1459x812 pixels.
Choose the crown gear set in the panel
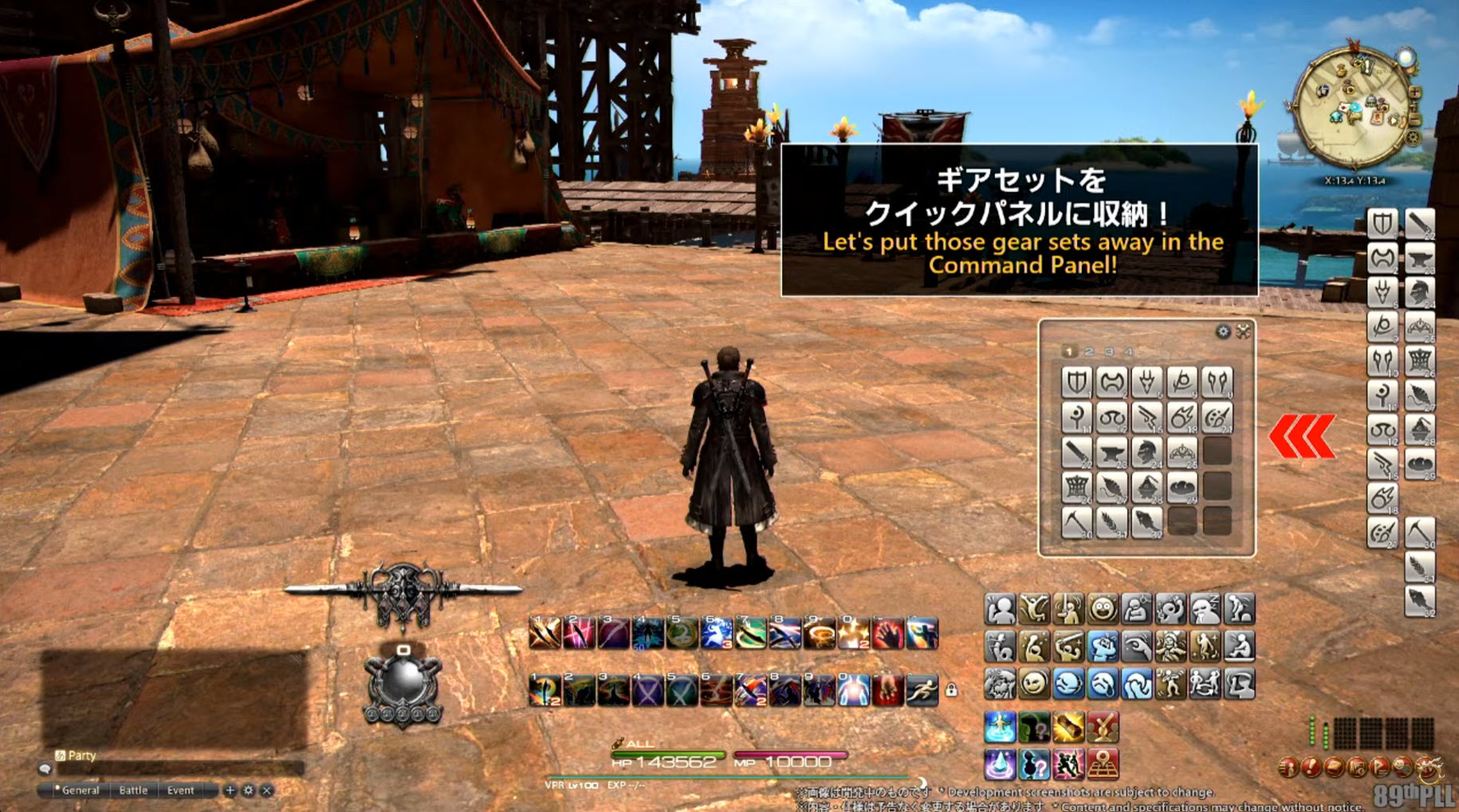(1182, 453)
